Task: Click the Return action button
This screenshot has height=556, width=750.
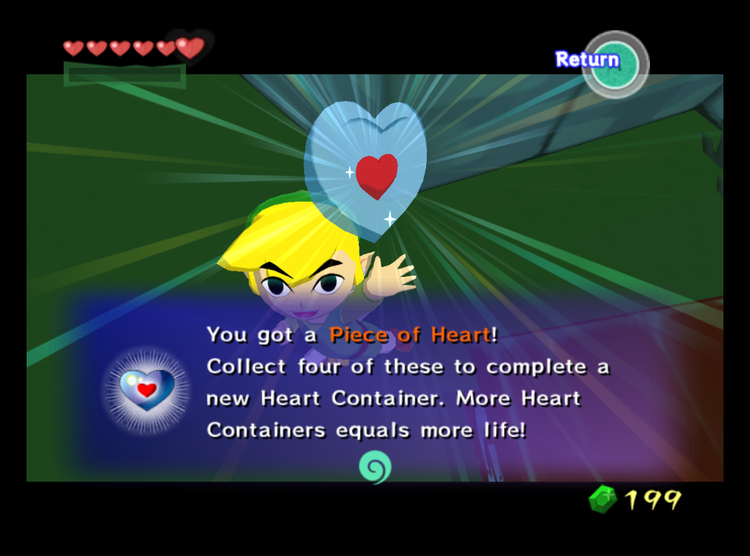Action: [x=614, y=62]
